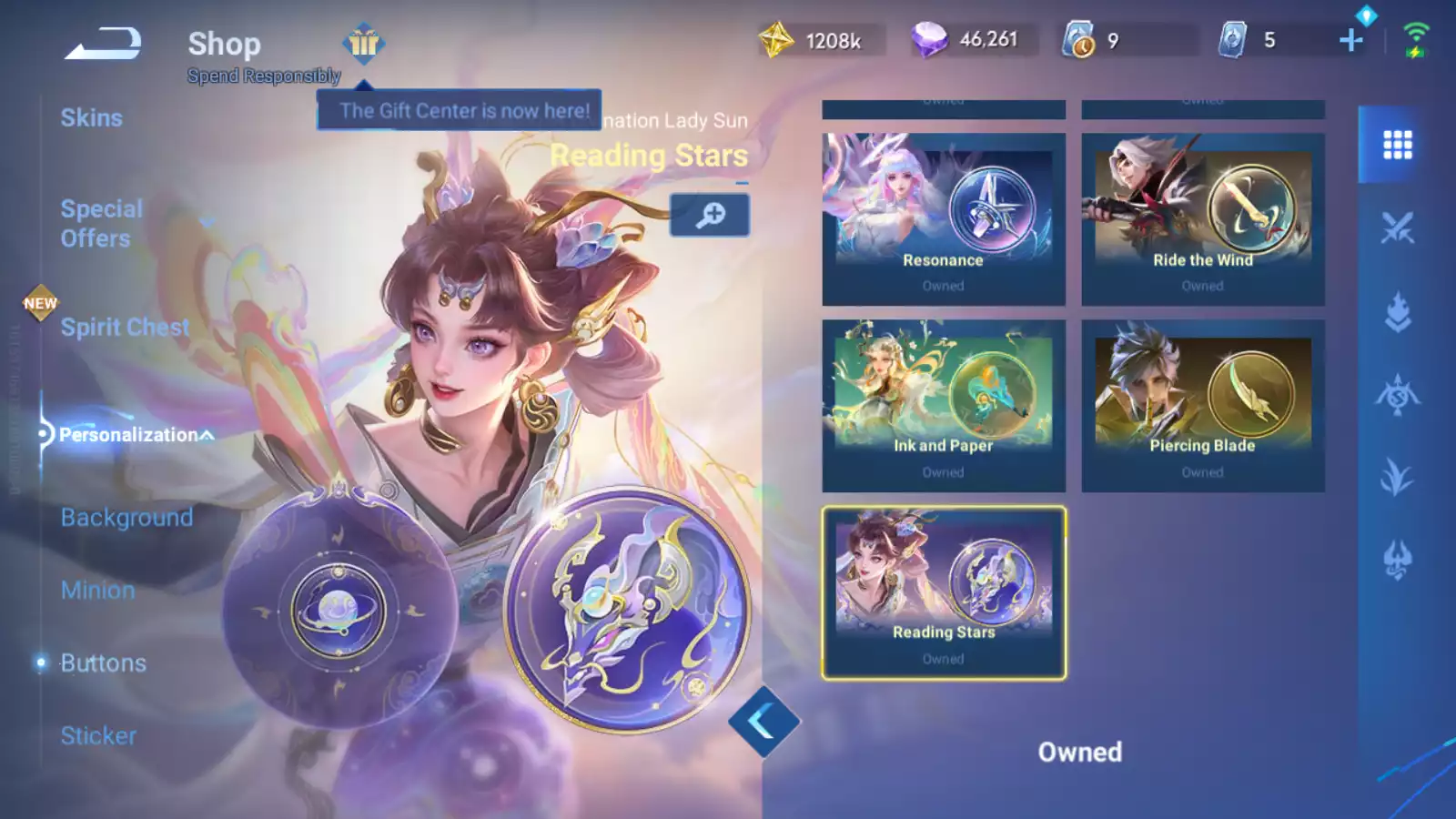
Task: Collapse the preview with the blue diamond arrow
Action: [763, 722]
